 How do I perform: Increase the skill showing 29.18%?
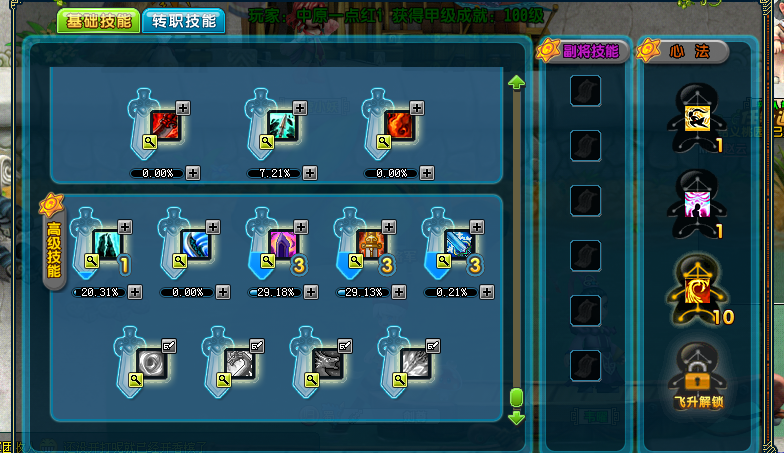pos(311,292)
